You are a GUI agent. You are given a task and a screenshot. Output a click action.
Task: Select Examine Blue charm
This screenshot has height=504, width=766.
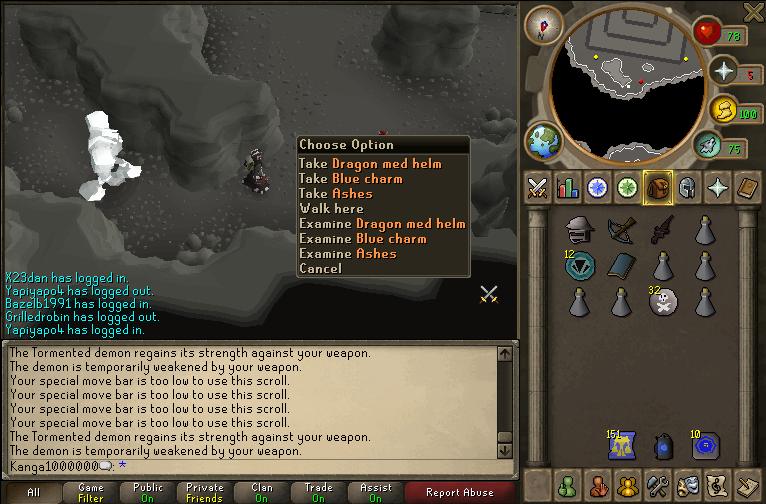tap(362, 239)
